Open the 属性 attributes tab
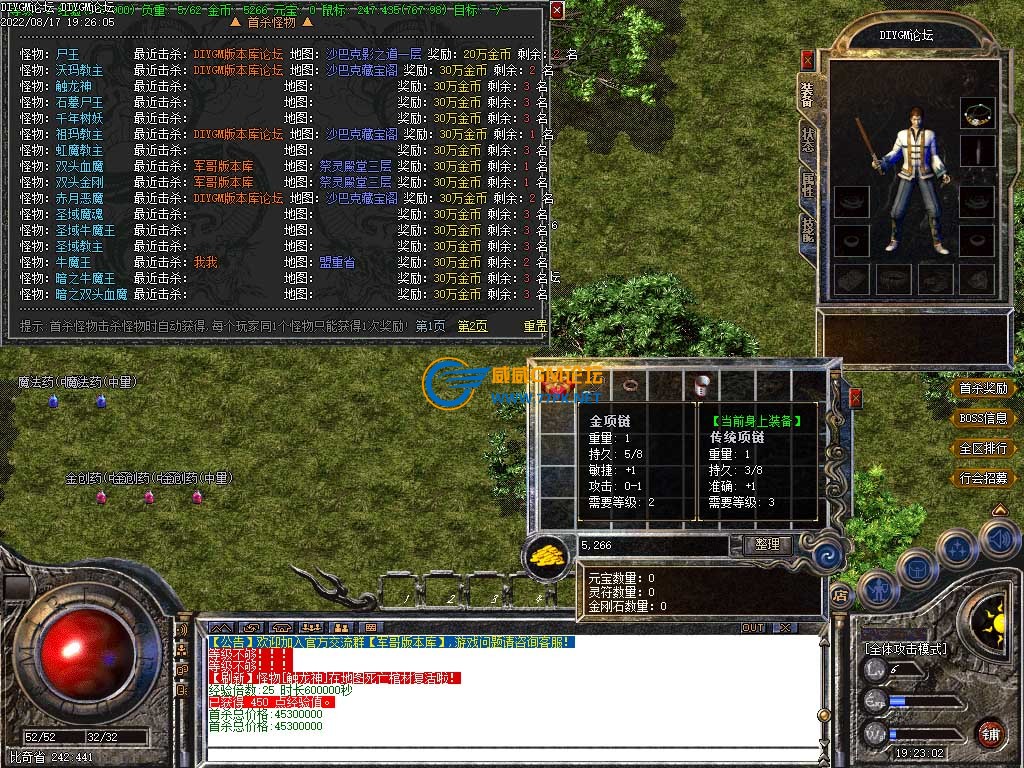The height and width of the screenshot is (768, 1024). (807, 185)
